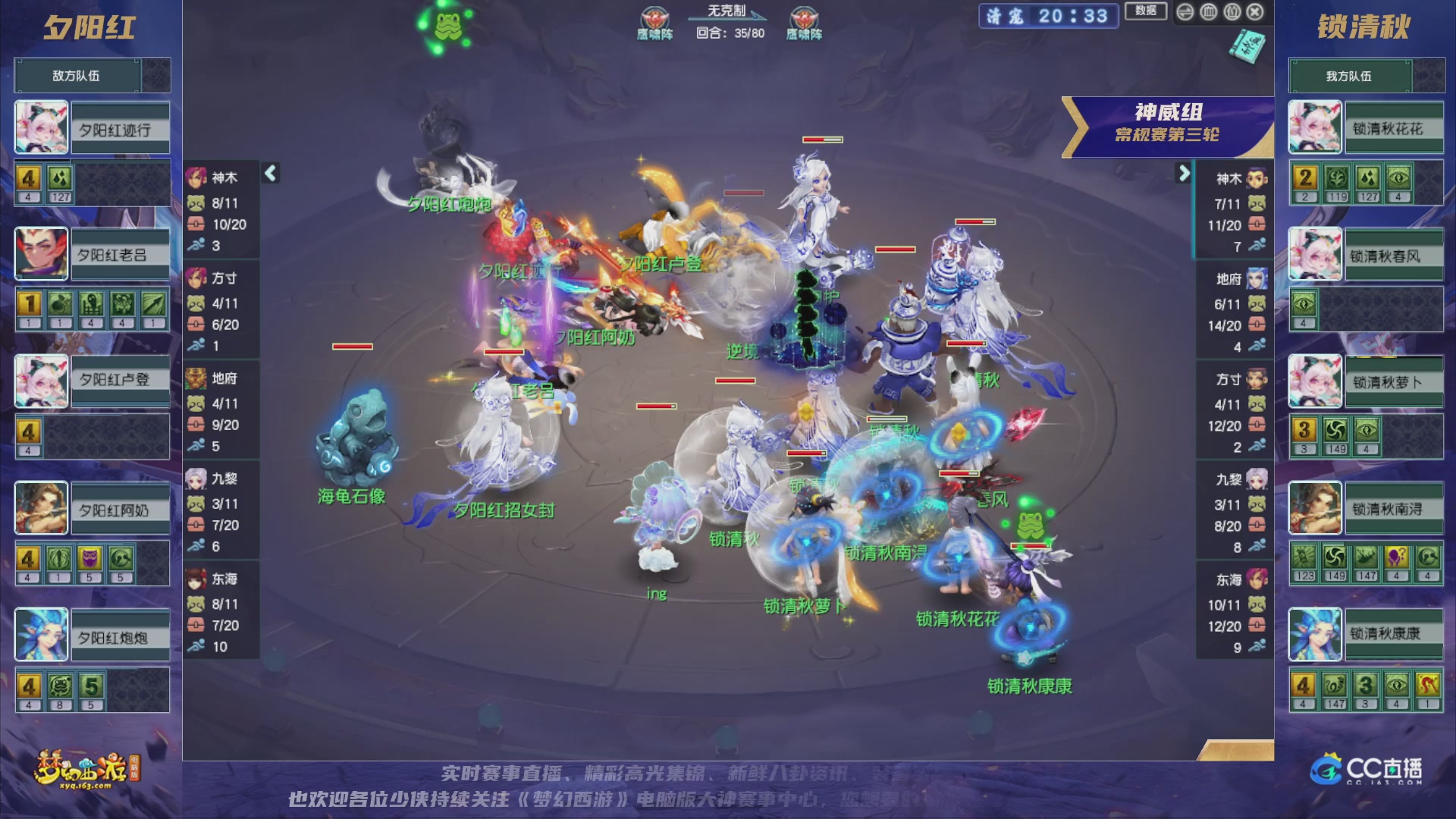Click the left 鹰啸阵 formation icon
This screenshot has height=819, width=1456.
[x=657, y=16]
